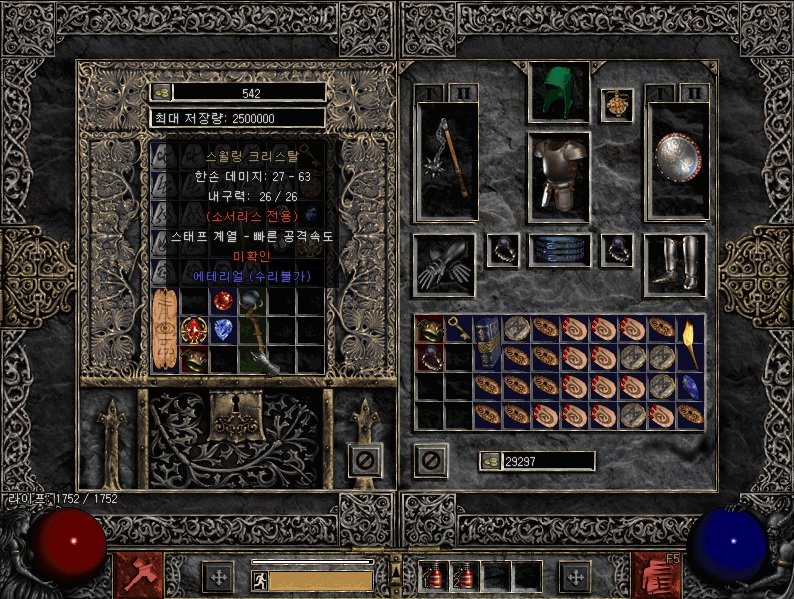Image resolution: width=794 pixels, height=599 pixels.
Task: Select the equipped greaves boots
Action: [675, 264]
